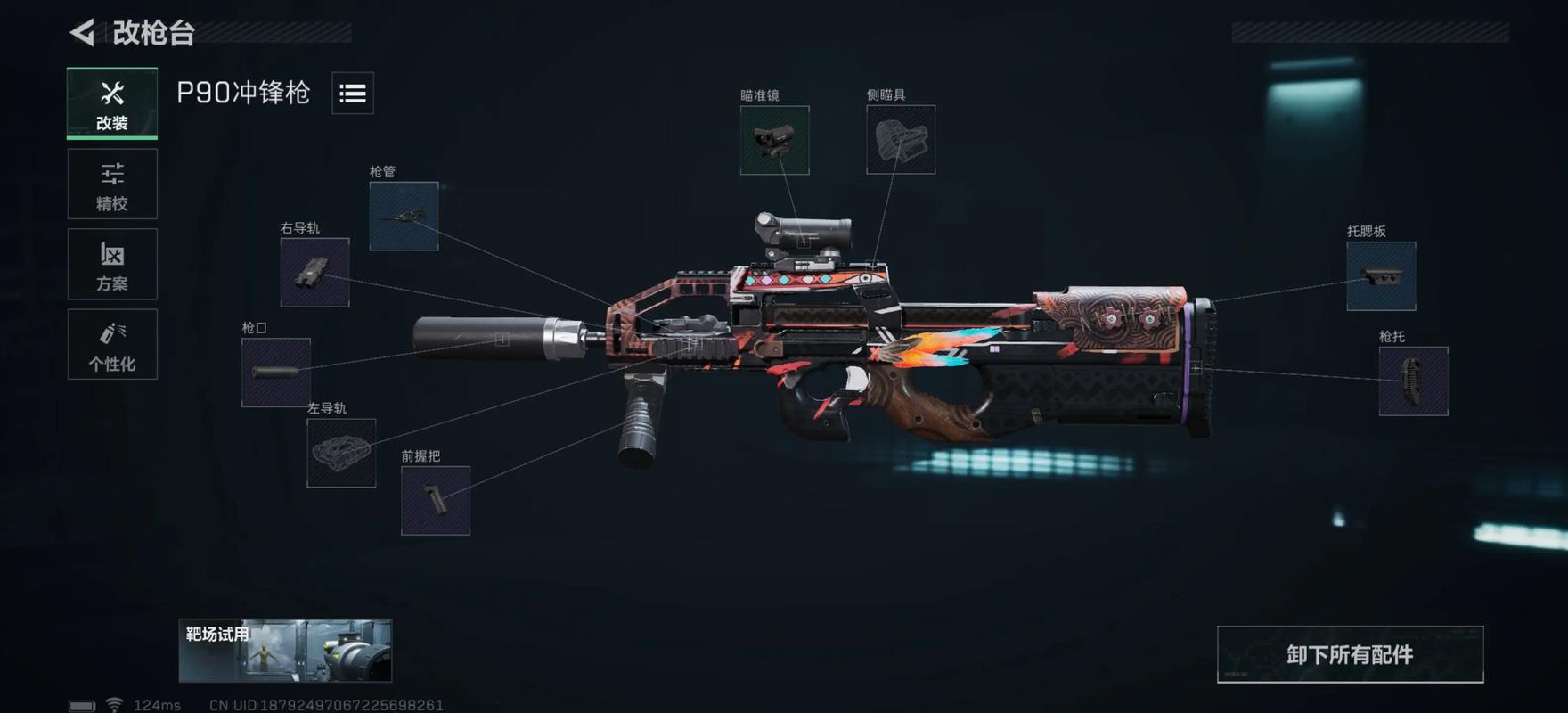Open the 枪托 stock attachment slot
Viewport: 1568px width, 713px height.
click(x=1413, y=381)
